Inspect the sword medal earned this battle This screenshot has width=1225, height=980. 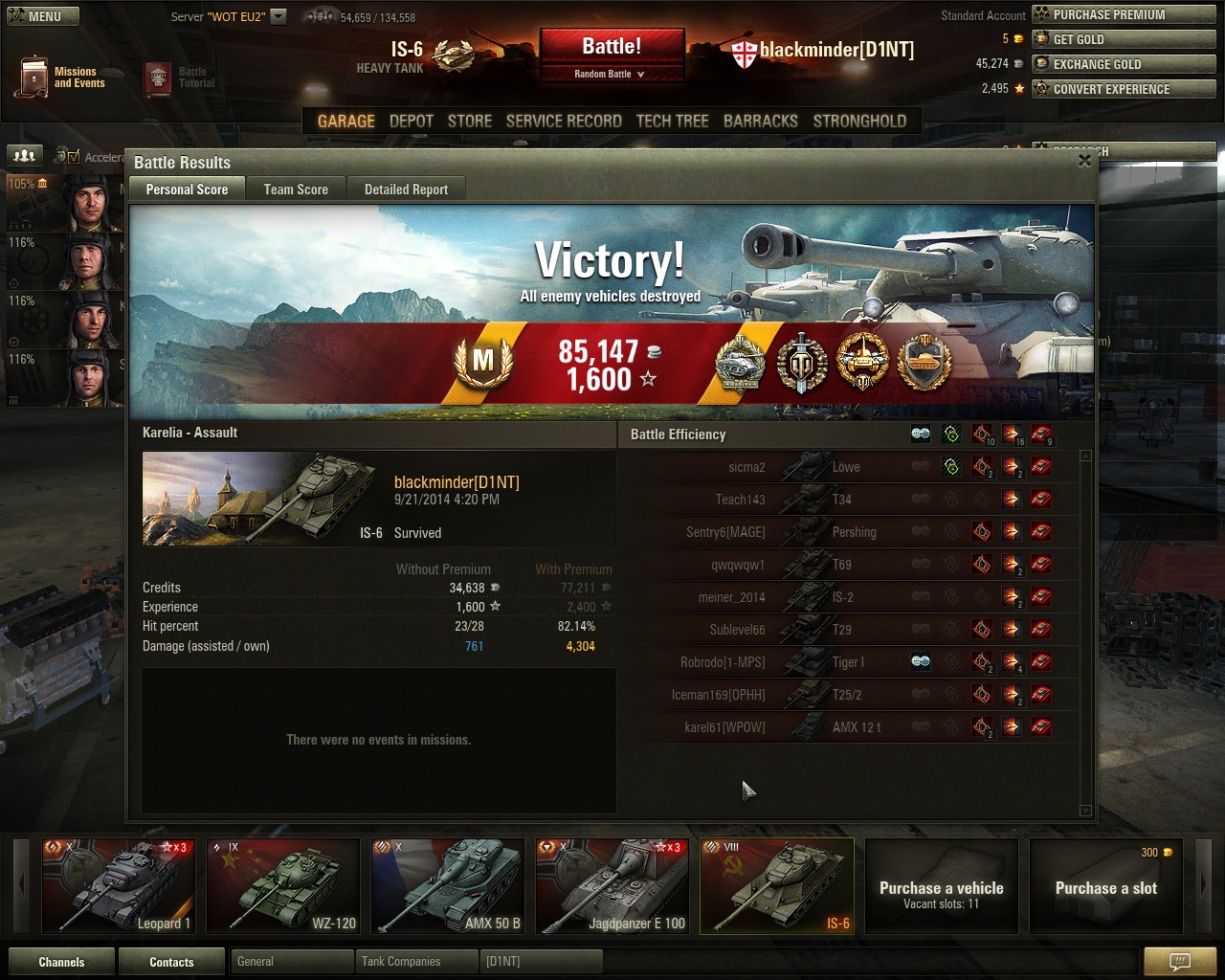pyautogui.click(x=802, y=363)
